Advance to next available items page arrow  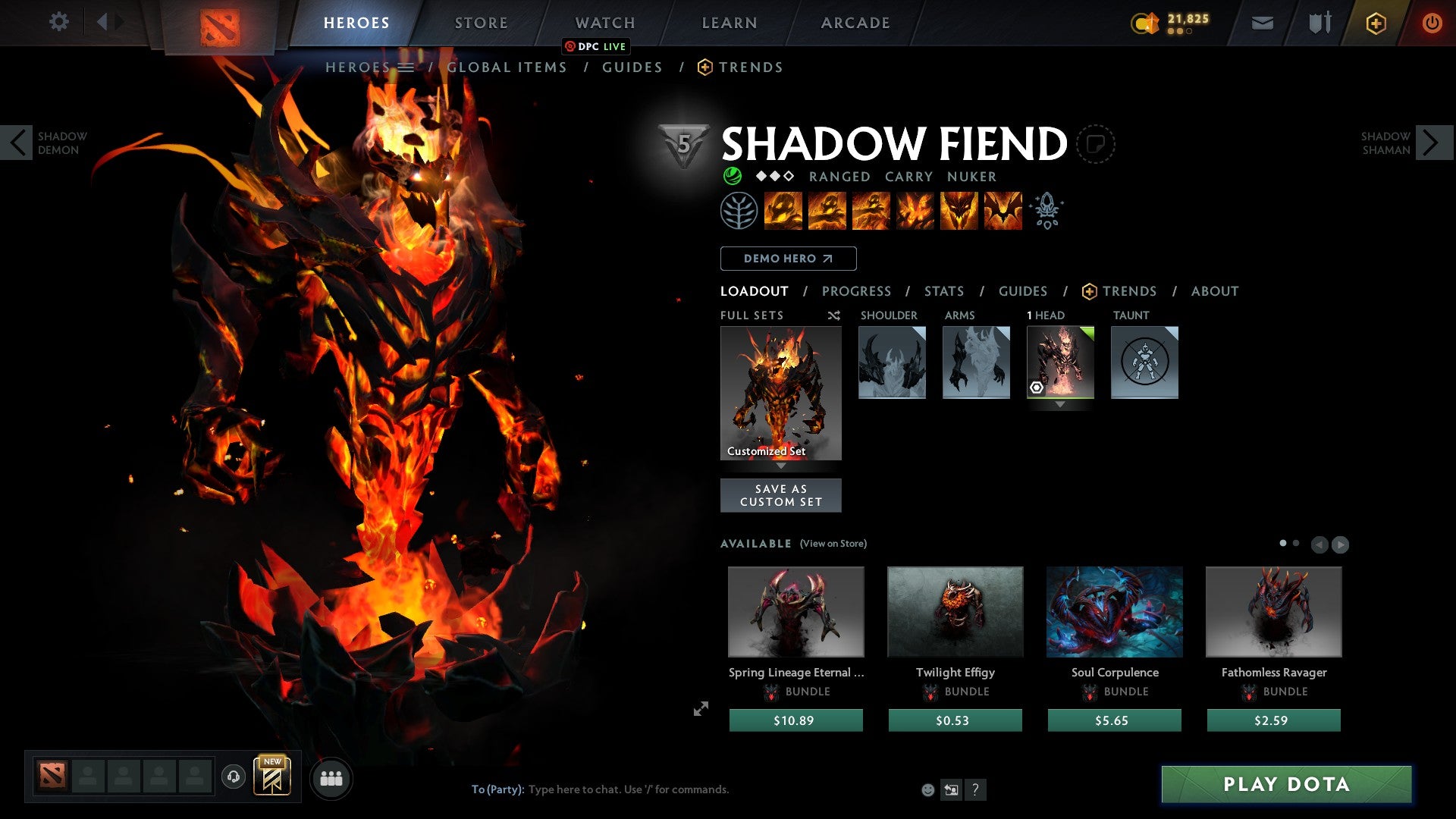tap(1338, 544)
